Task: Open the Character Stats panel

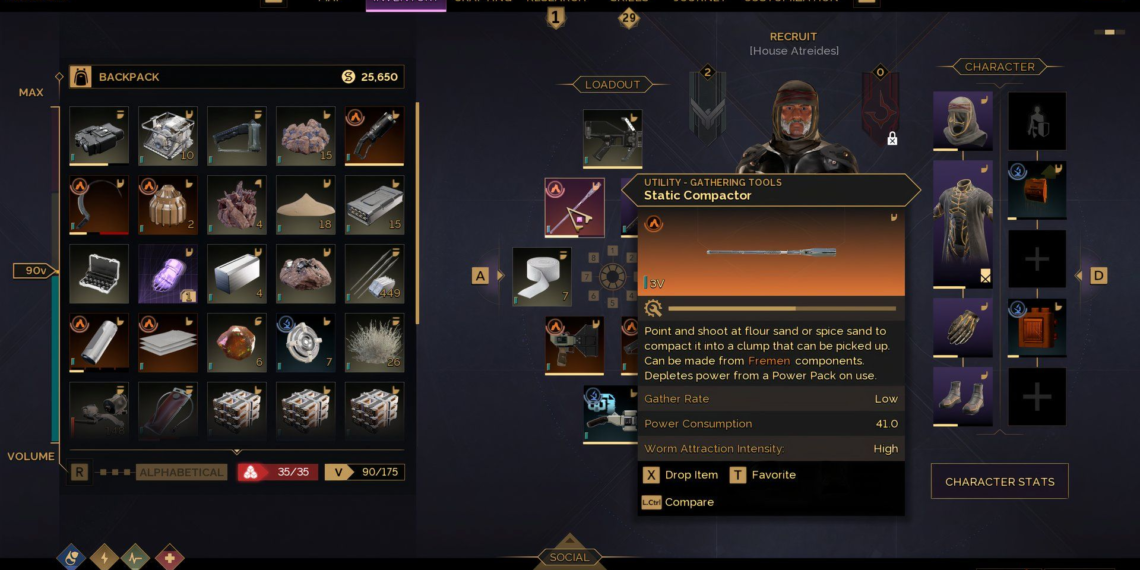Action: coord(999,481)
